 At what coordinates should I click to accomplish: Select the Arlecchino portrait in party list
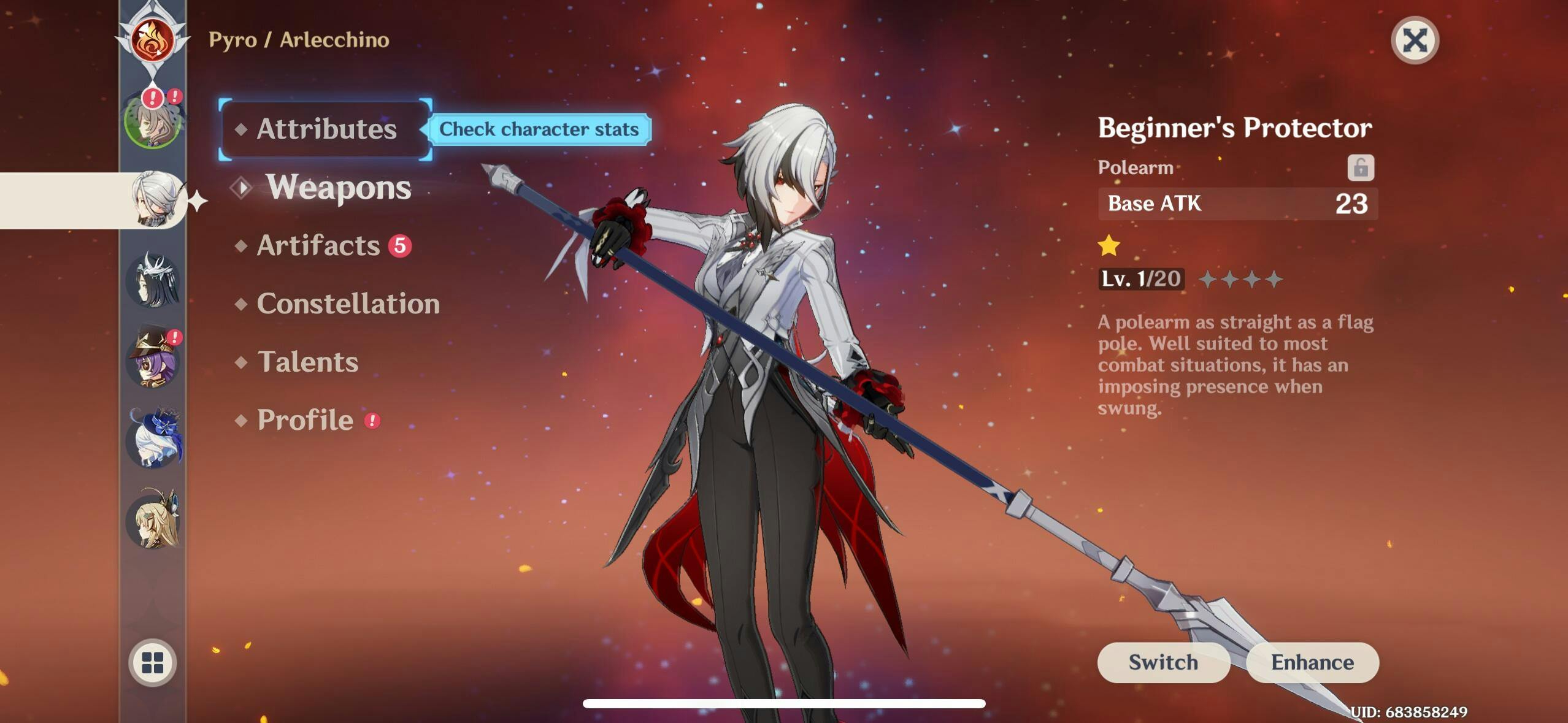pos(155,199)
